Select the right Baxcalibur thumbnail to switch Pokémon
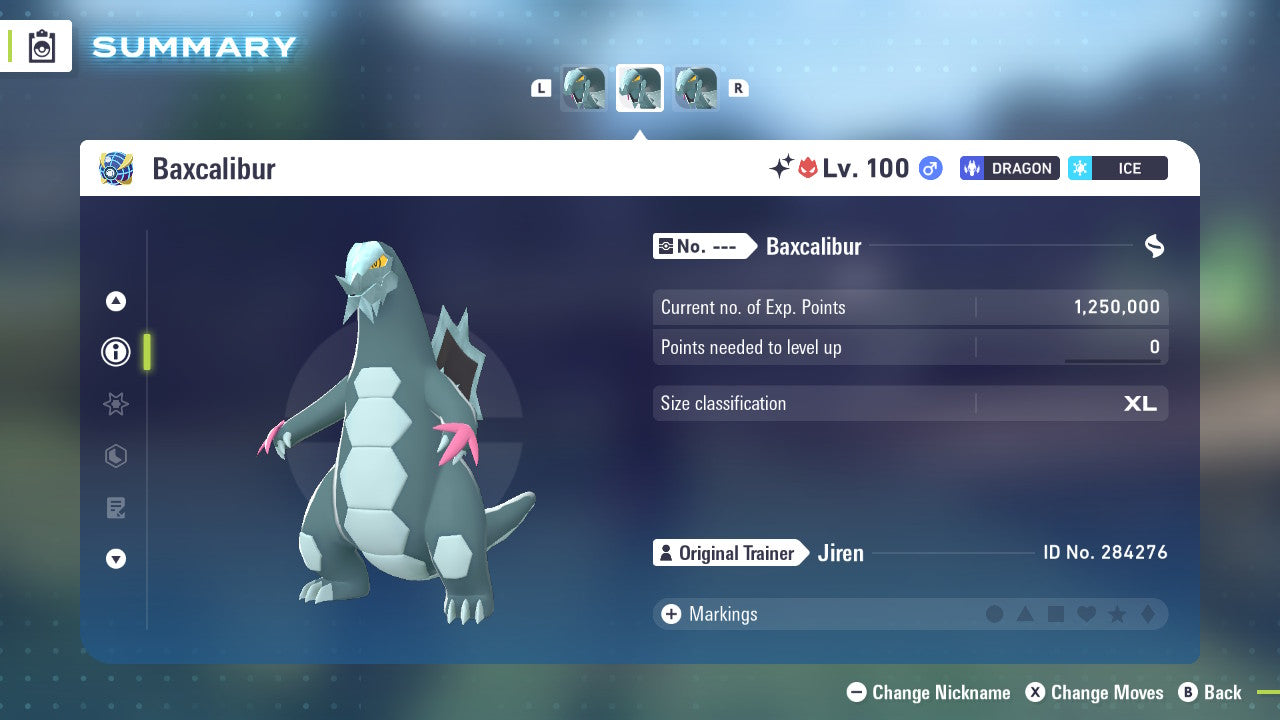The height and width of the screenshot is (720, 1280). [697, 88]
